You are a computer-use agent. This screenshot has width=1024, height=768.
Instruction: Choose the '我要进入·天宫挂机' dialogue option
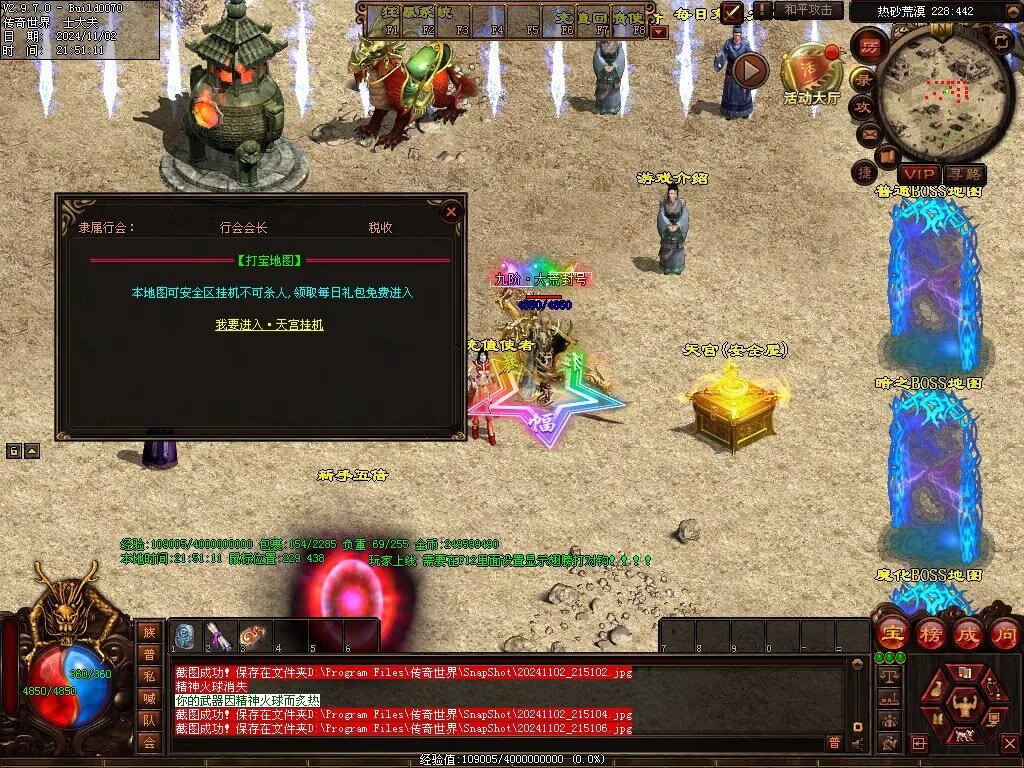[269, 325]
